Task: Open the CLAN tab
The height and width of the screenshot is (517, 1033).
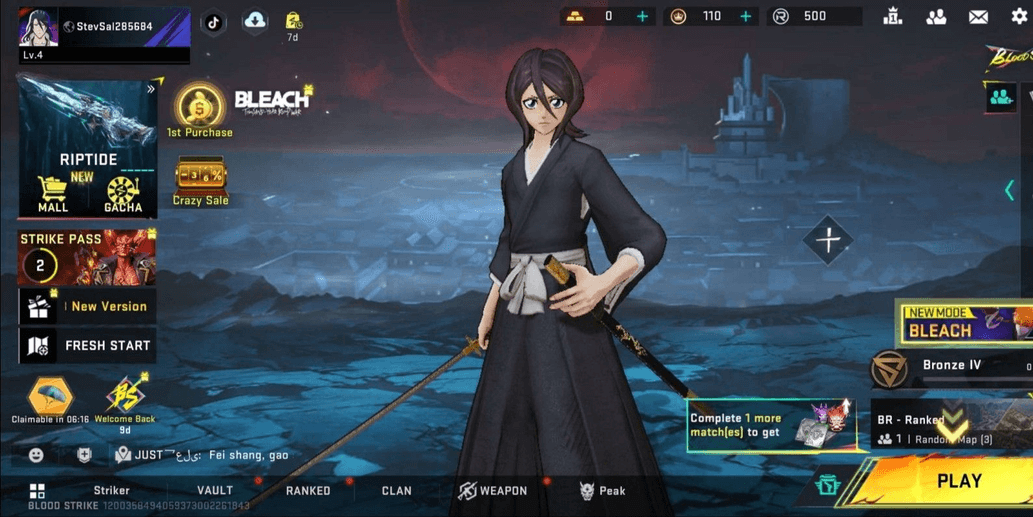Action: click(396, 491)
